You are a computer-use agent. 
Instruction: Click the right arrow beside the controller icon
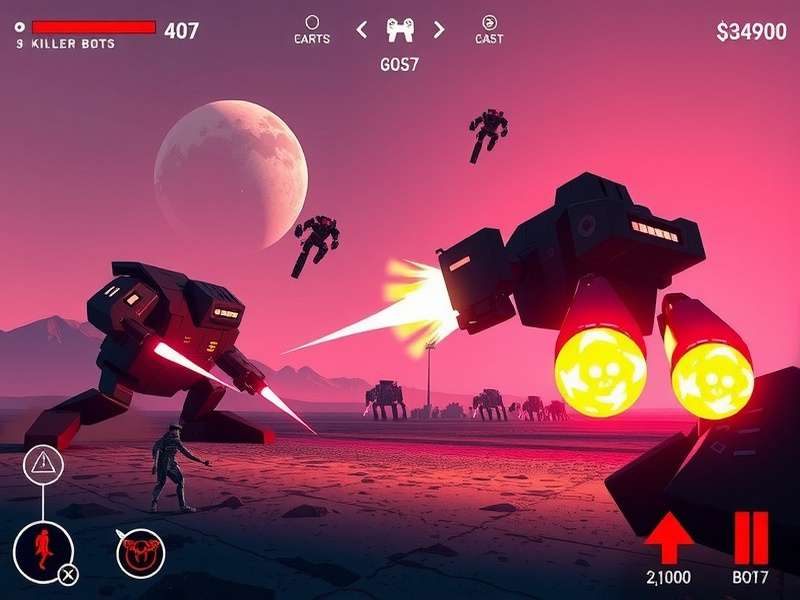click(x=438, y=29)
